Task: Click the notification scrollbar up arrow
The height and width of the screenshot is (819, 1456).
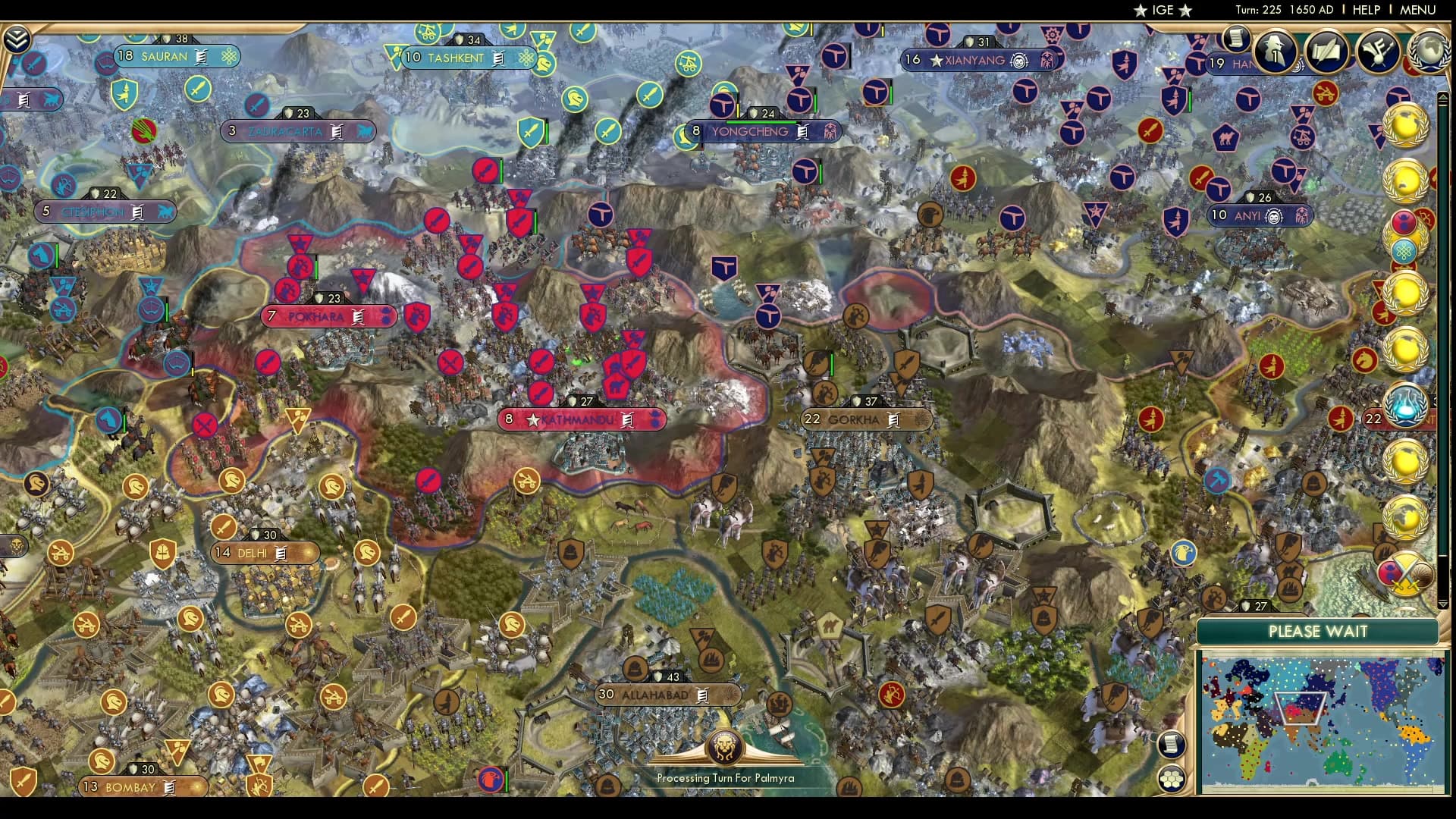Action: pos(1445,96)
